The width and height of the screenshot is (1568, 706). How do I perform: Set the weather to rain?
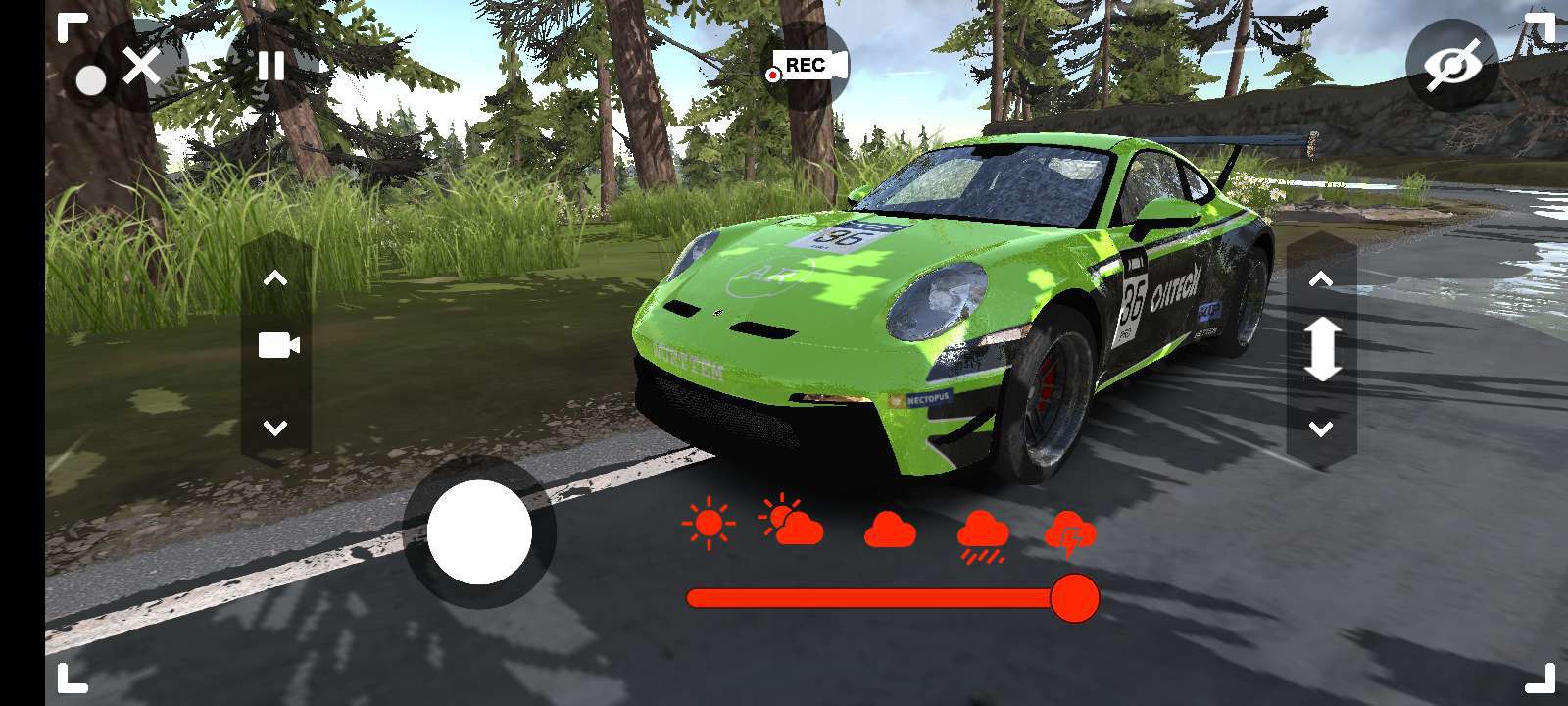(x=982, y=535)
